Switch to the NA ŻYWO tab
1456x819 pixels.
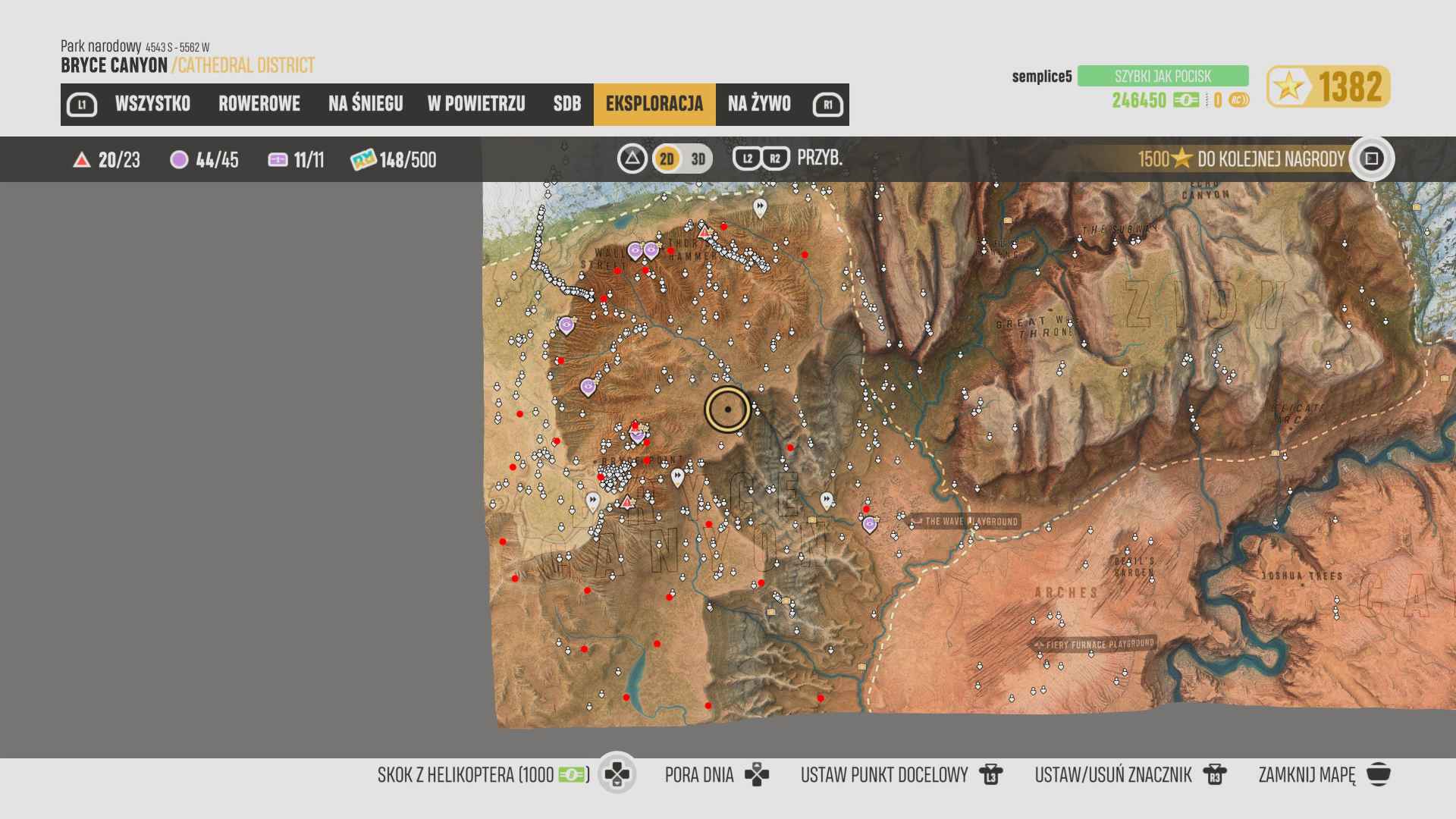759,104
